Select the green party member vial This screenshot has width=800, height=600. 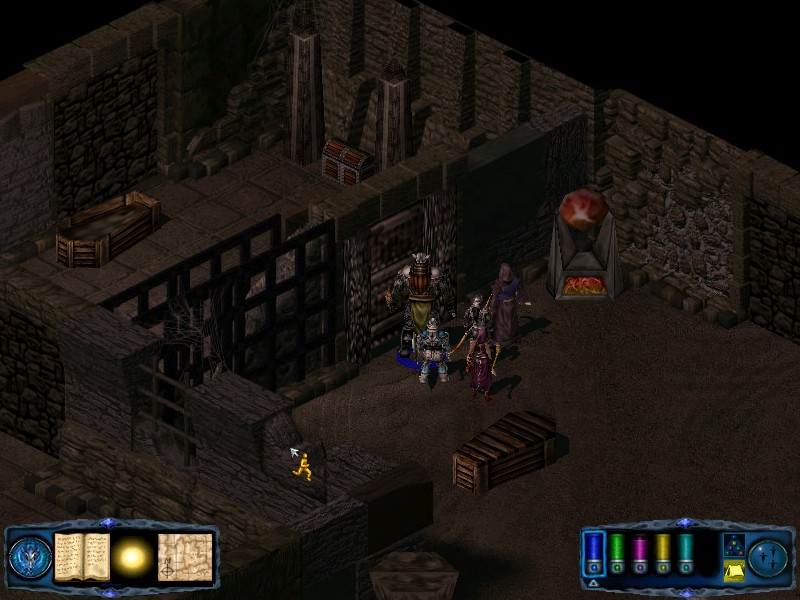(x=617, y=551)
